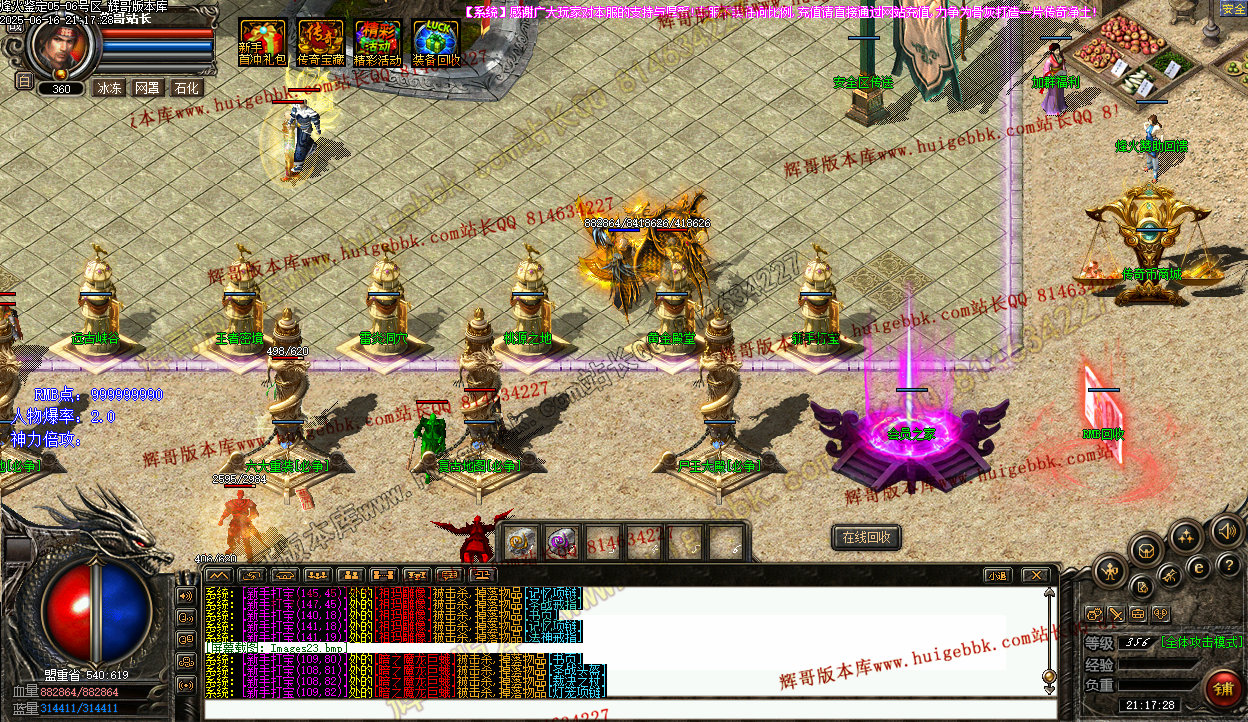Open the 传奇宝藏 treasure icon
The height and width of the screenshot is (722, 1248).
pyautogui.click(x=320, y=42)
